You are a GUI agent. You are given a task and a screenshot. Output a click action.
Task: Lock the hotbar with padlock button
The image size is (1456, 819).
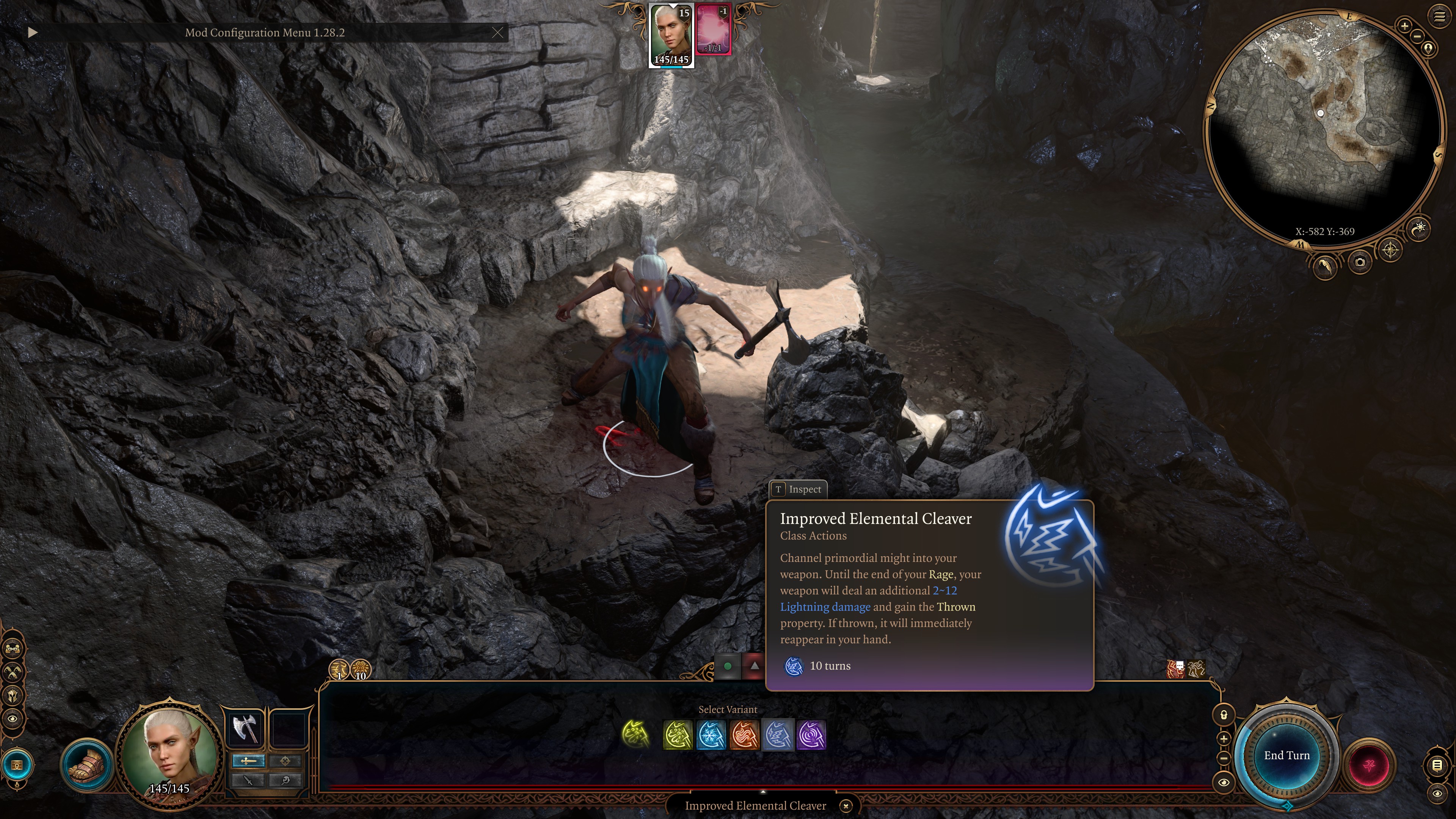click(1224, 715)
